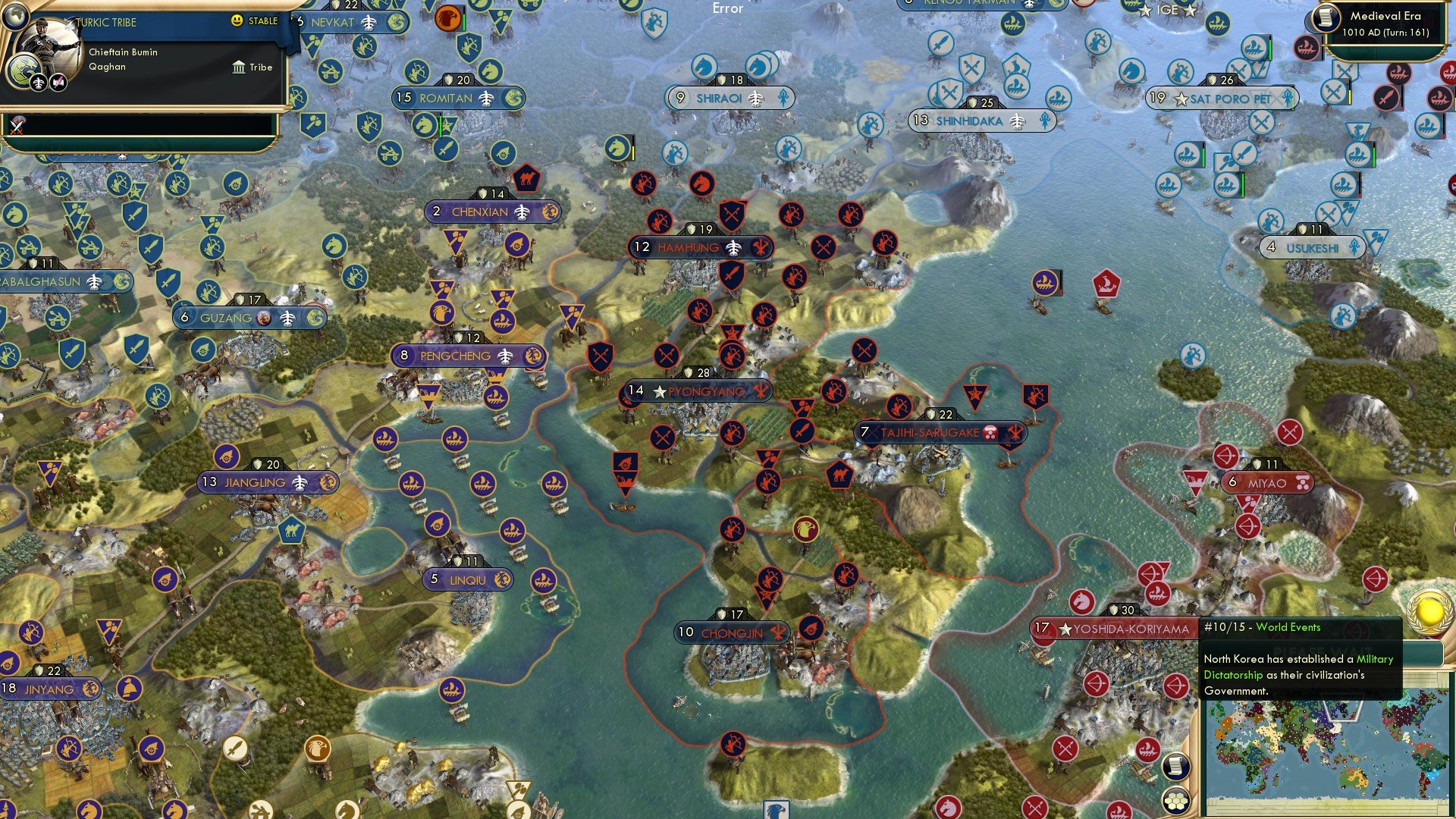Click the World Events notification header

1287,627
